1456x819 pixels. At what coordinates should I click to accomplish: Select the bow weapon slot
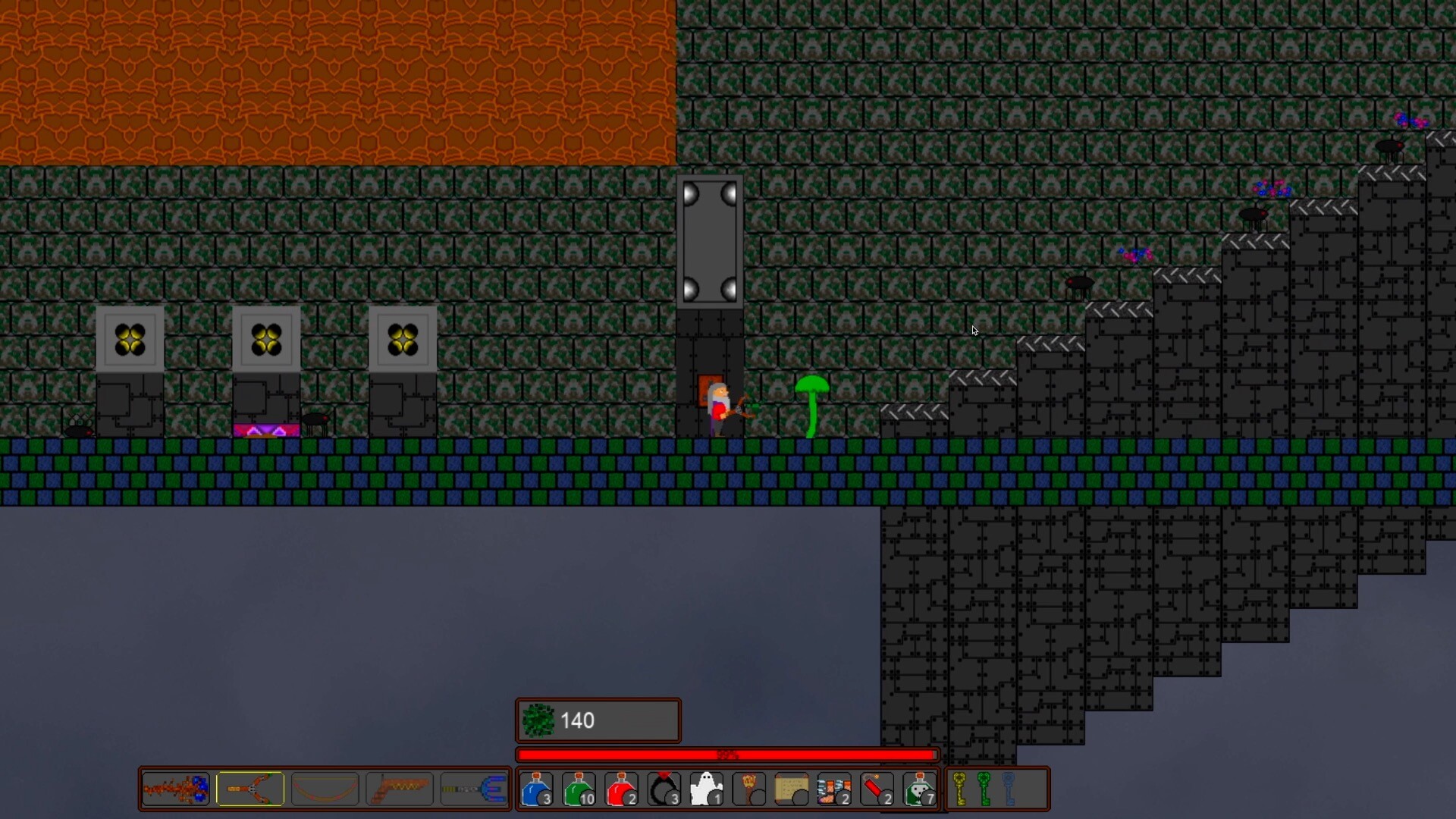[325, 789]
